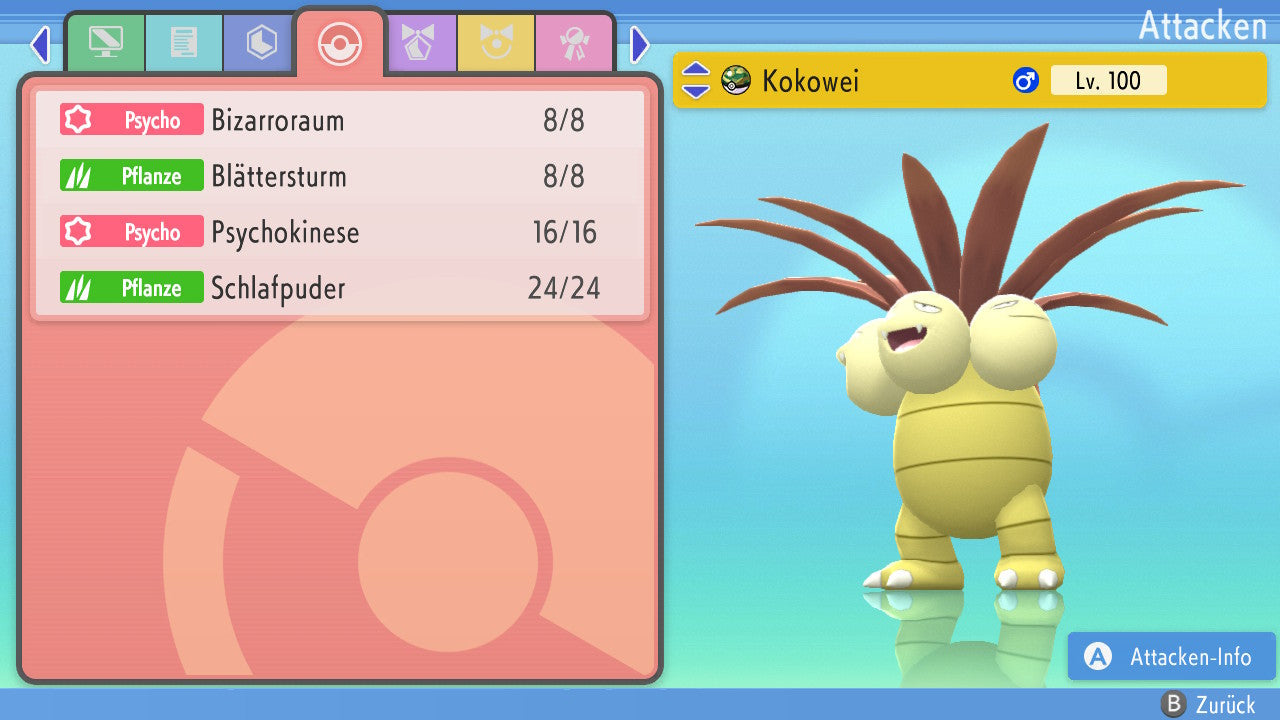Click the right arrow after the tabs

[640, 44]
